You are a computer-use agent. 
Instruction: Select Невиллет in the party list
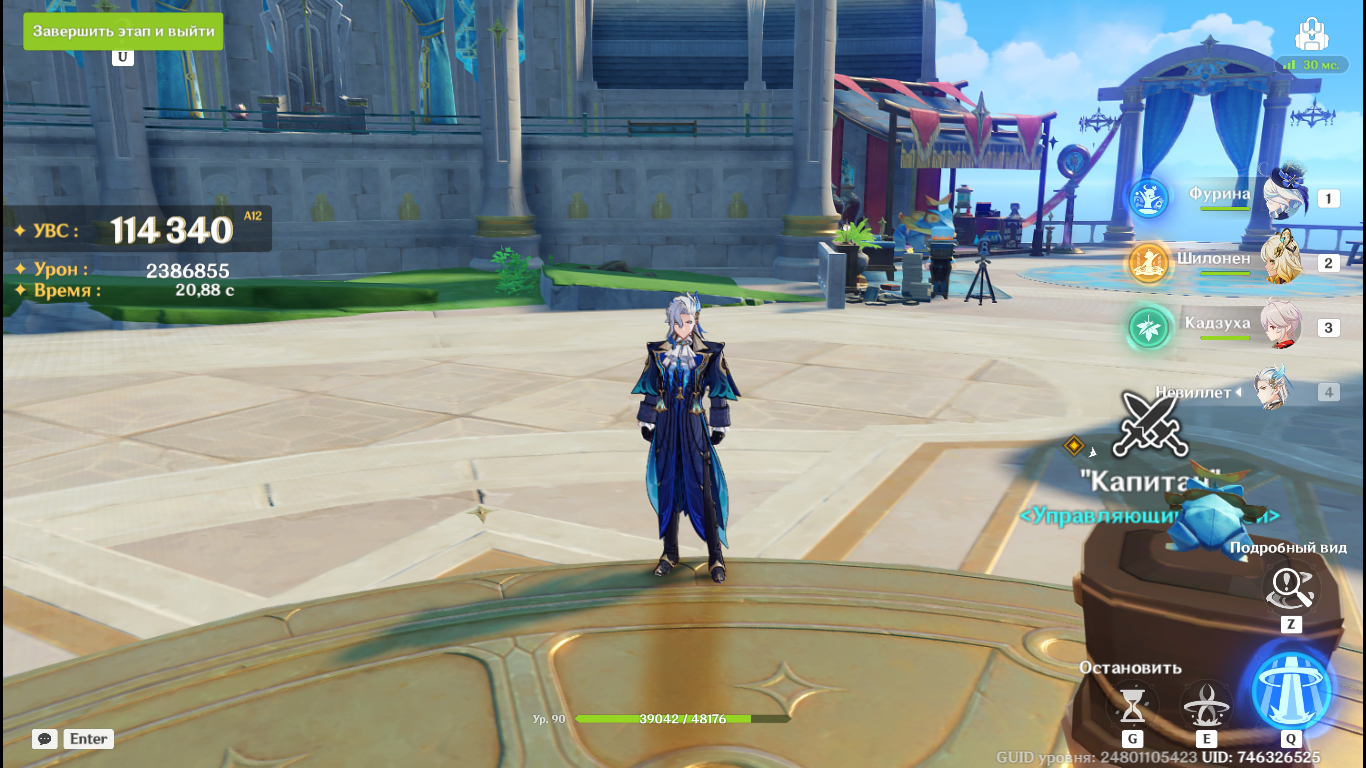click(1274, 392)
